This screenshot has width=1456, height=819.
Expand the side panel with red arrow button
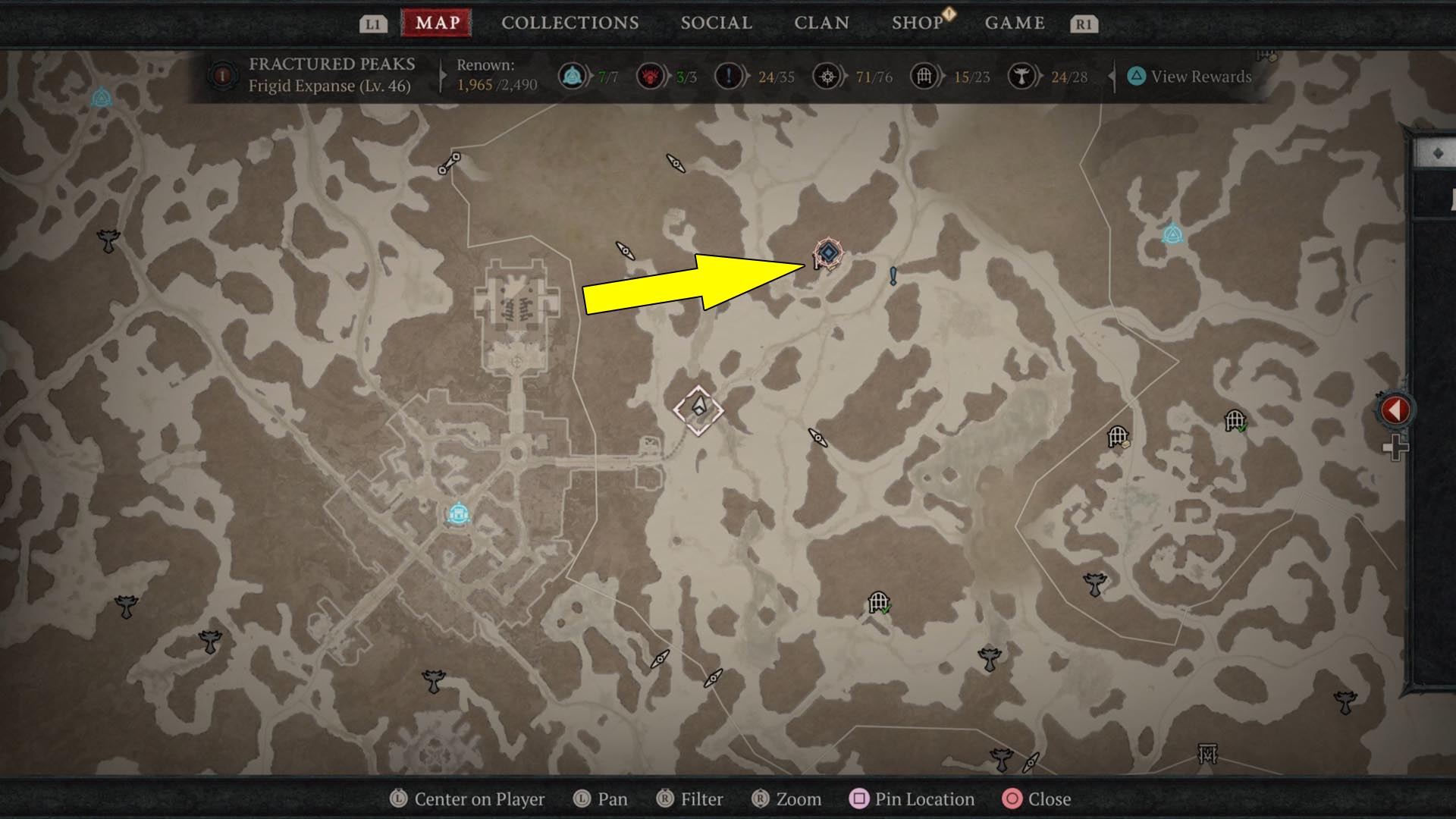pyautogui.click(x=1395, y=410)
